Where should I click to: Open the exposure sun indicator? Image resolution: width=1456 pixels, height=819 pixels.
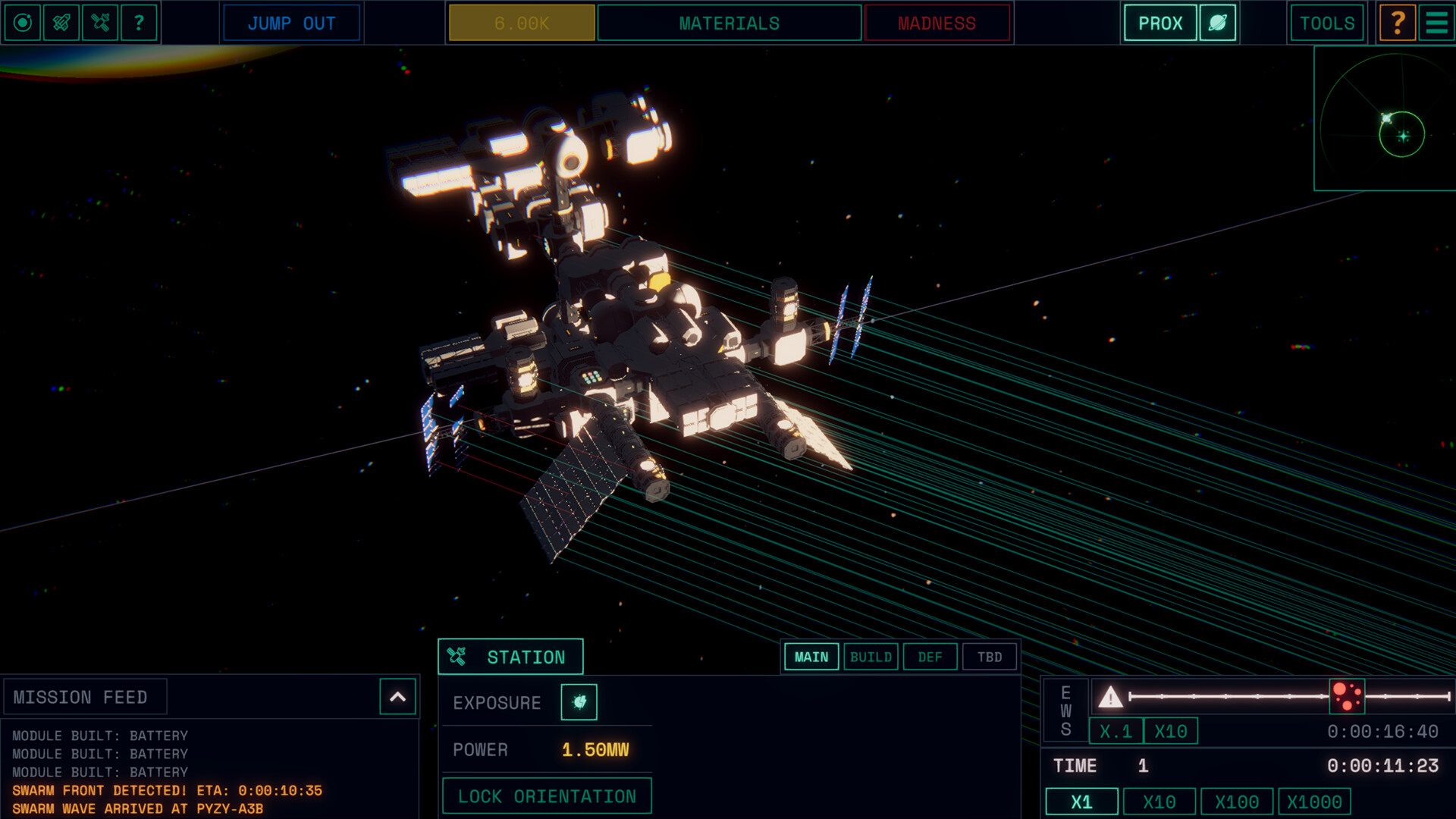pyautogui.click(x=579, y=701)
